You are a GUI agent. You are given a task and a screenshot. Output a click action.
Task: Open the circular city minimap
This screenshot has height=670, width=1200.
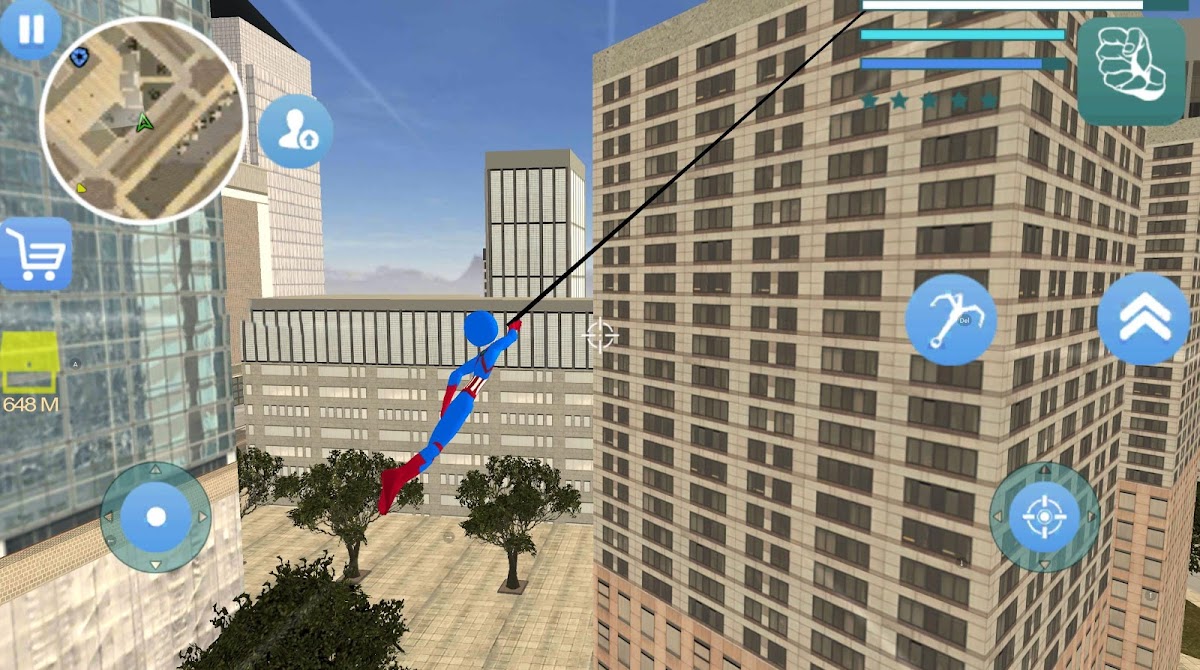(x=141, y=120)
